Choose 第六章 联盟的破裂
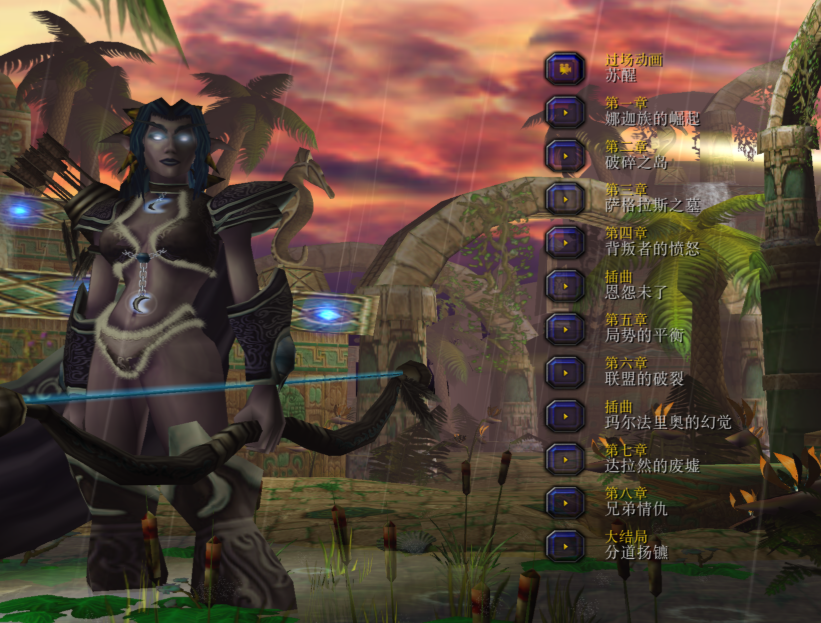The width and height of the screenshot is (821, 623). [x=565, y=372]
